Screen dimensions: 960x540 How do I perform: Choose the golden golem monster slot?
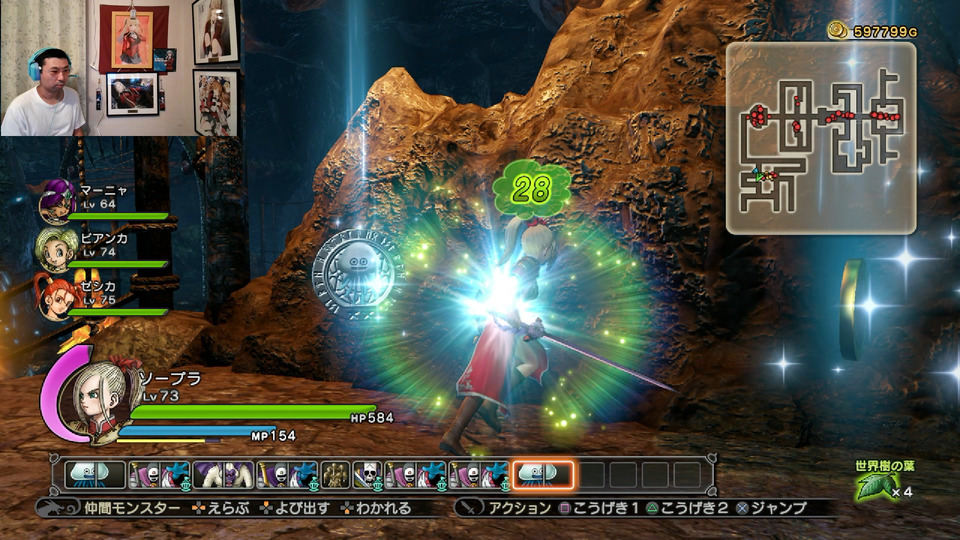[x=336, y=475]
